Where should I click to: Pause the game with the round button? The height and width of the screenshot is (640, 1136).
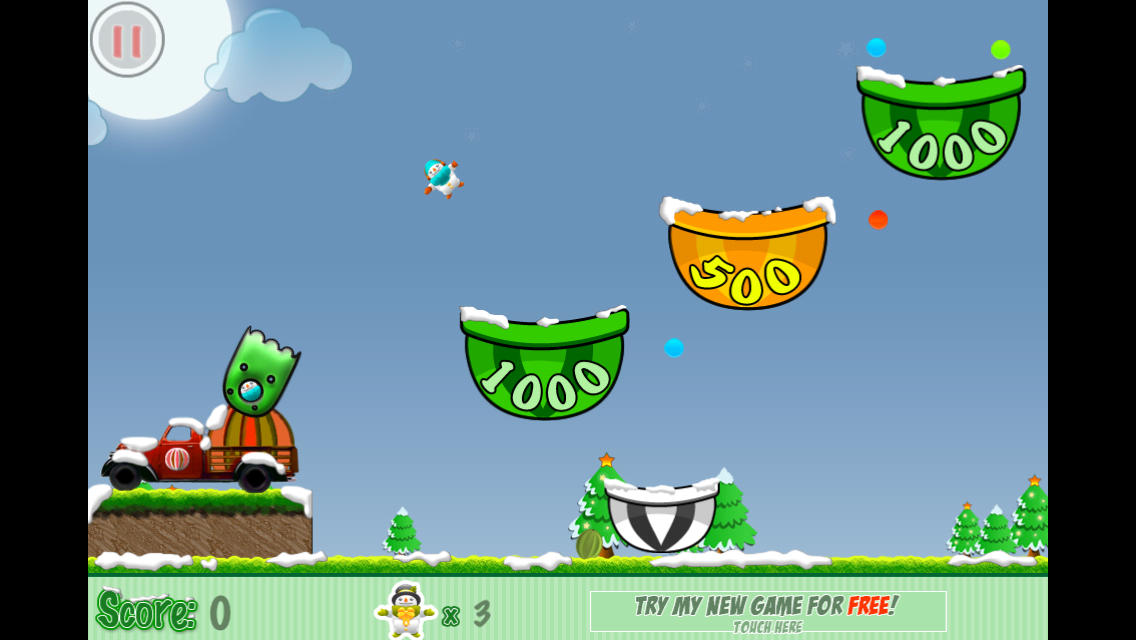[x=127, y=40]
